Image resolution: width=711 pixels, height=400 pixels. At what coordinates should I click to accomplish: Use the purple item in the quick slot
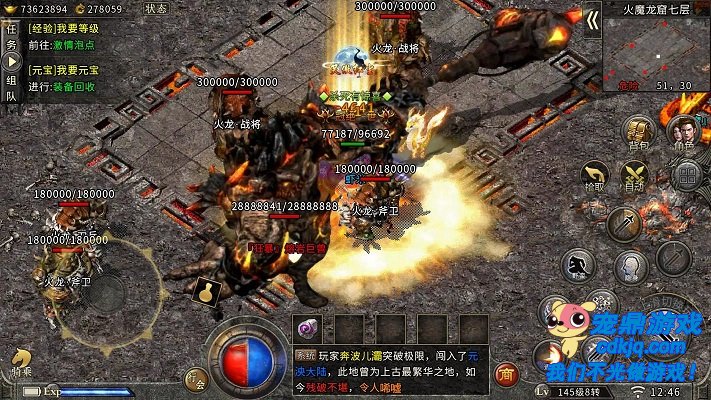click(307, 329)
